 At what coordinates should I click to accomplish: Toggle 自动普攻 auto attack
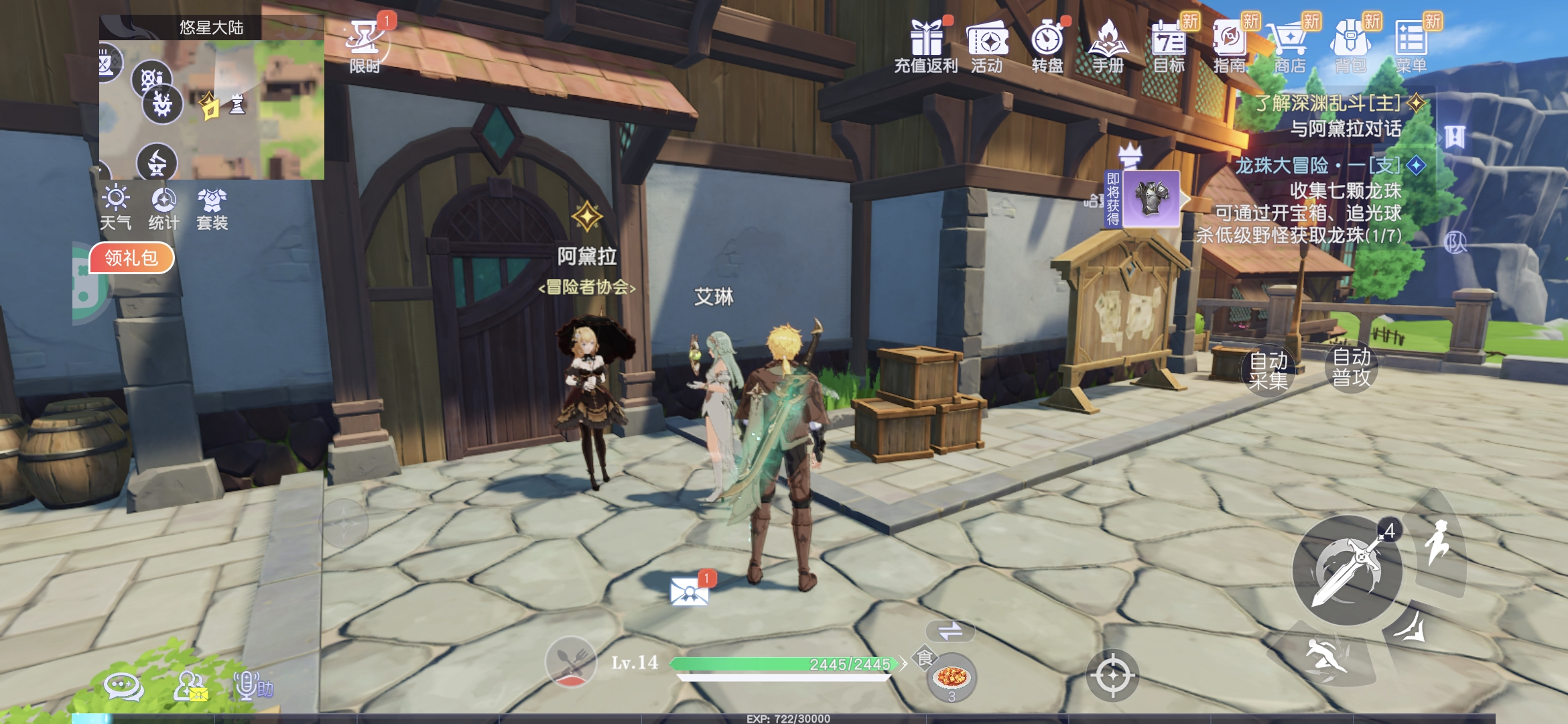coord(1352,367)
